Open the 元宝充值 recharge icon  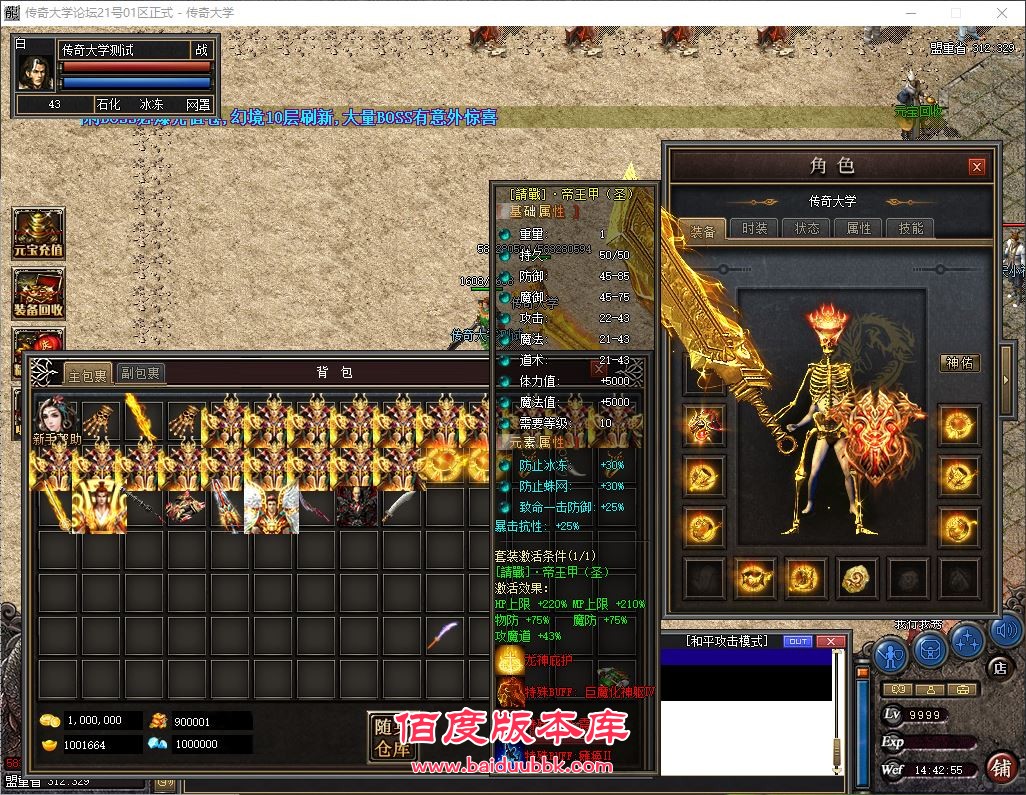pyautogui.click(x=39, y=233)
